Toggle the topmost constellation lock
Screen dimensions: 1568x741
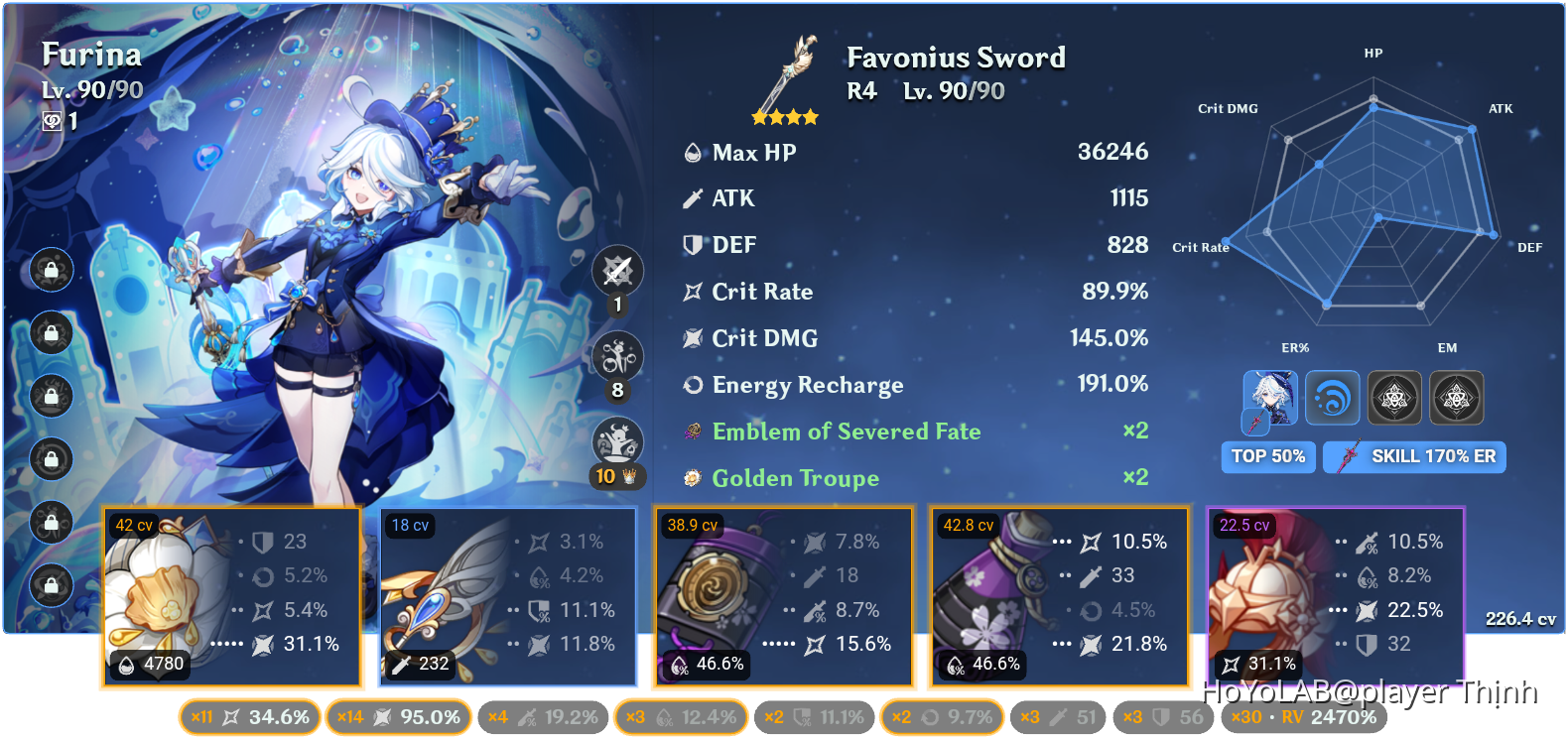click(x=50, y=270)
